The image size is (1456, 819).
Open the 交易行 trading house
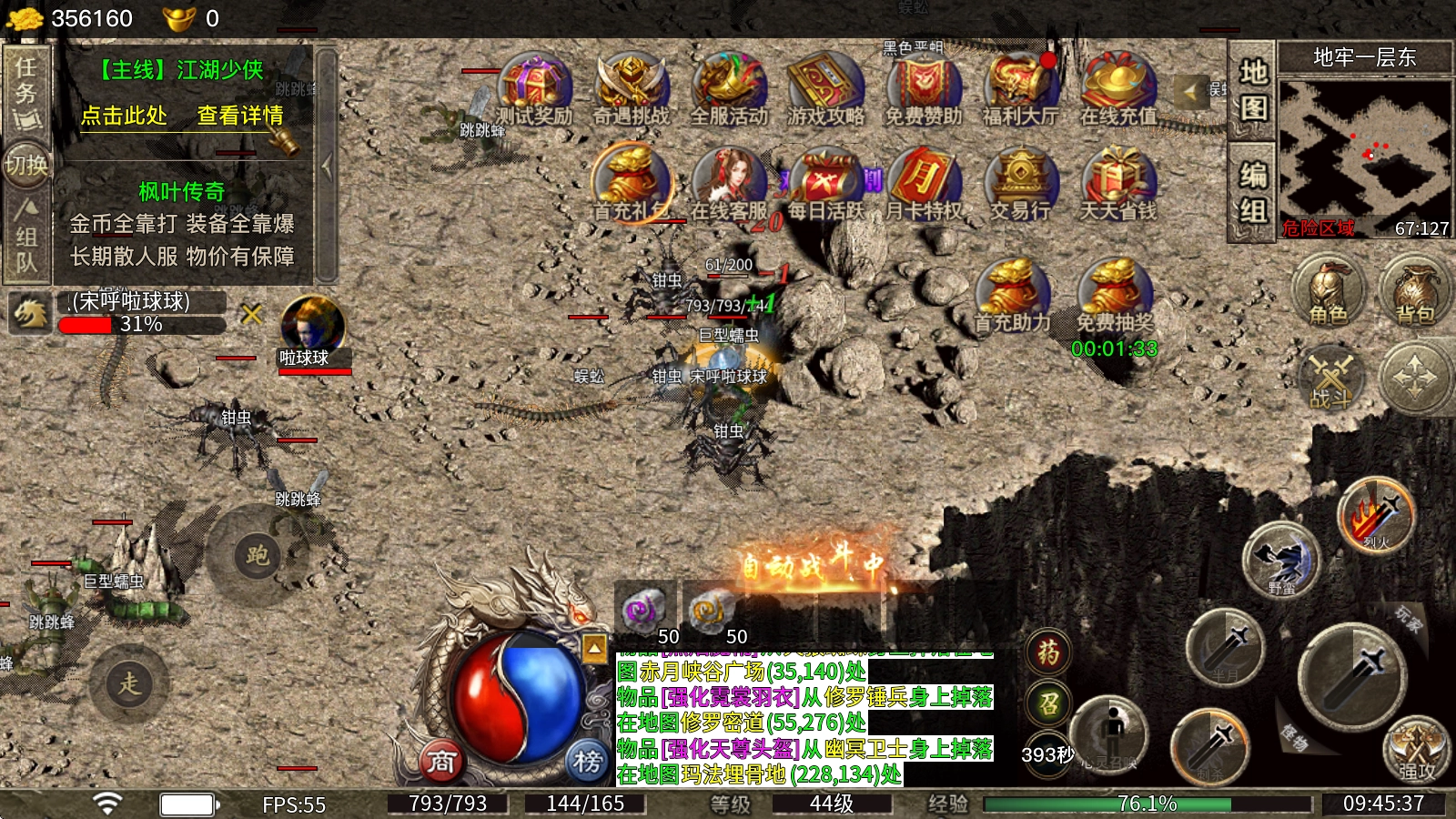tap(1020, 184)
